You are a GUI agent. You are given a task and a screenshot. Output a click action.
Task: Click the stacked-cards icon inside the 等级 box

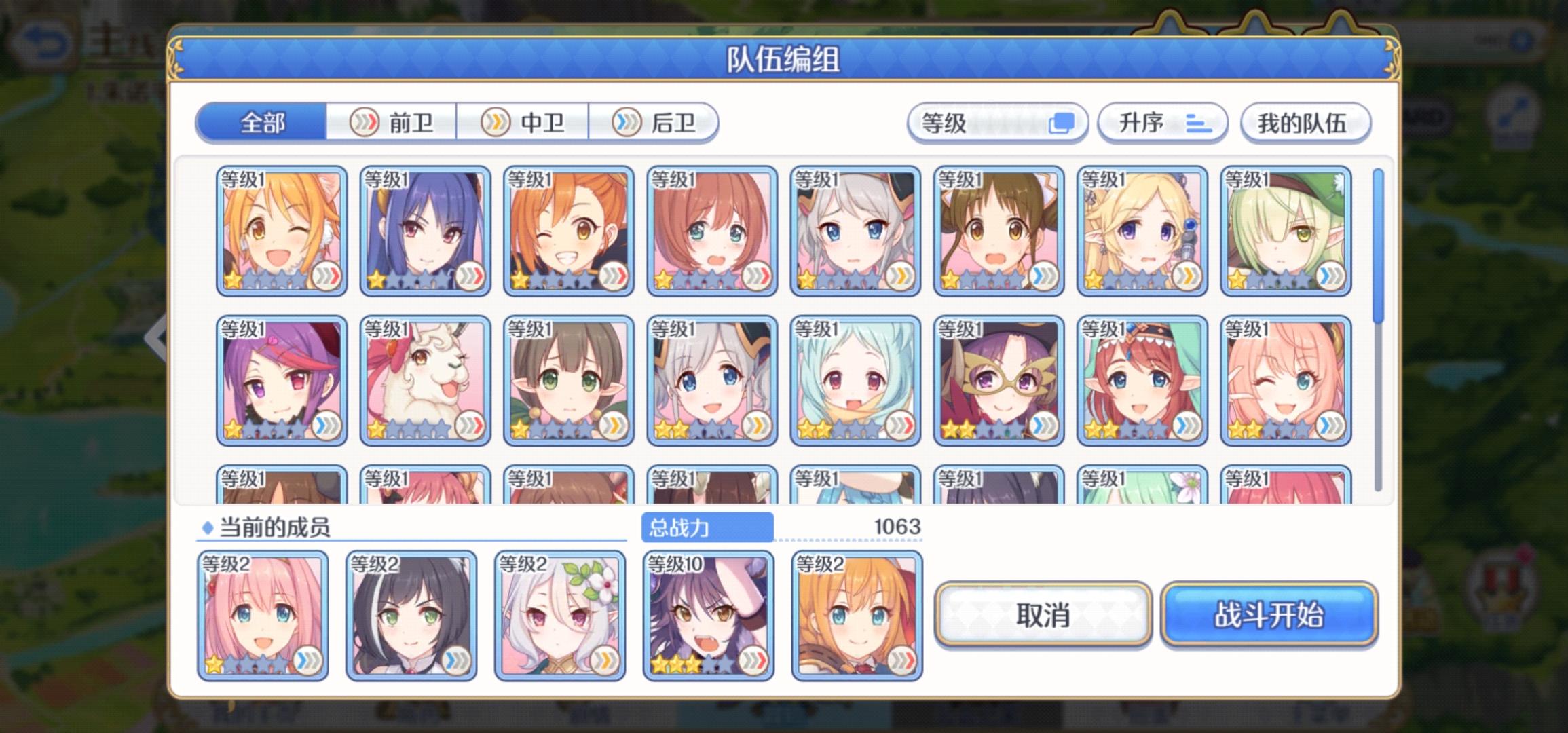coord(1063,123)
